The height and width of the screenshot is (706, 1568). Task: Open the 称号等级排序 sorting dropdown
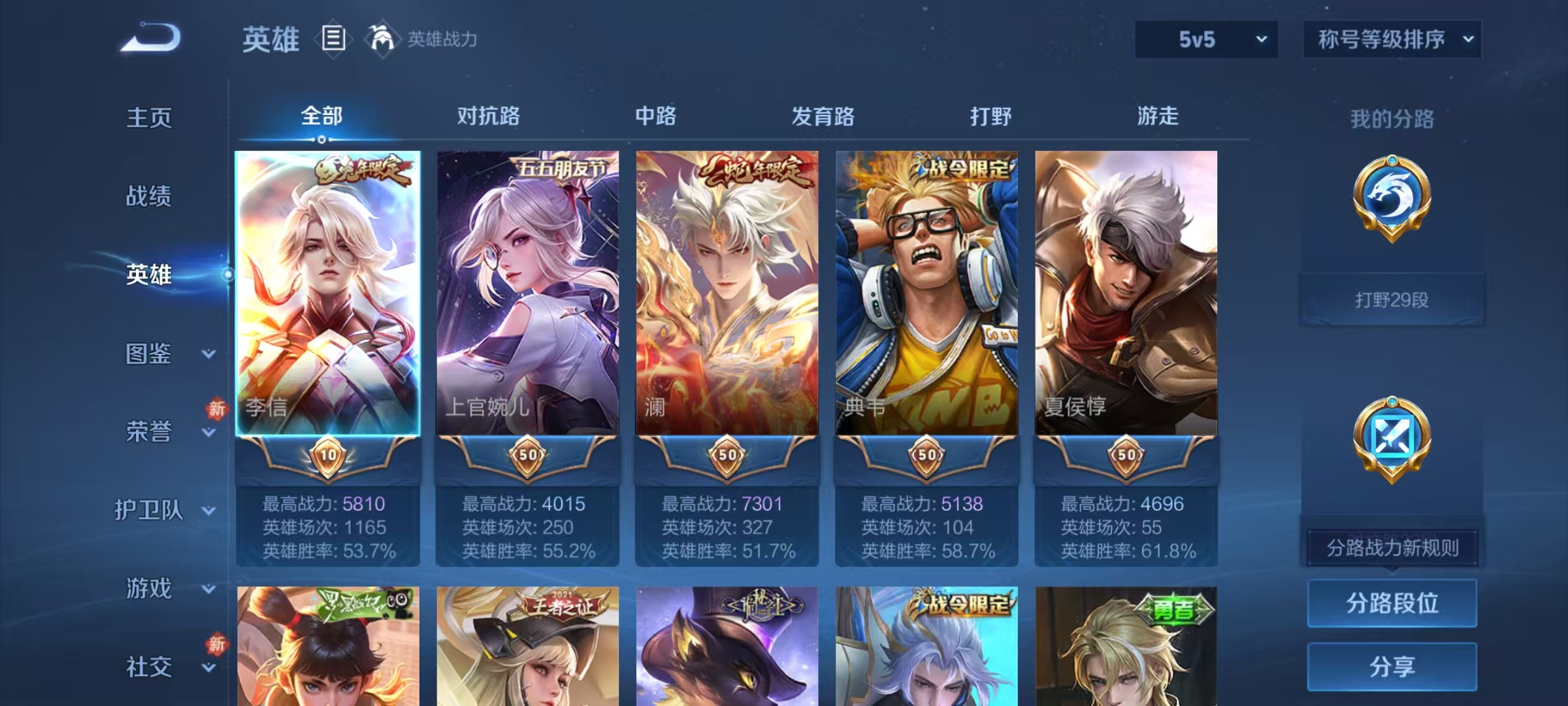[1392, 39]
